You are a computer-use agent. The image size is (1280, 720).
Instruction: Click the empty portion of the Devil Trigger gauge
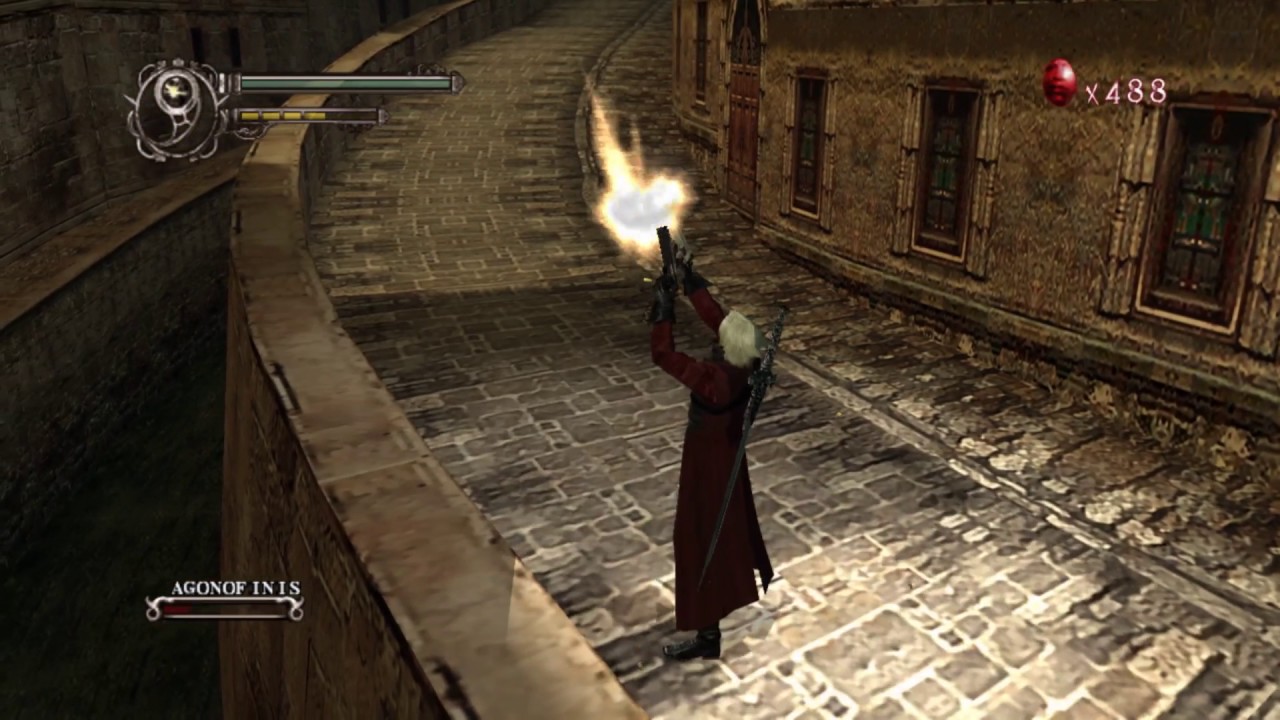click(x=350, y=115)
